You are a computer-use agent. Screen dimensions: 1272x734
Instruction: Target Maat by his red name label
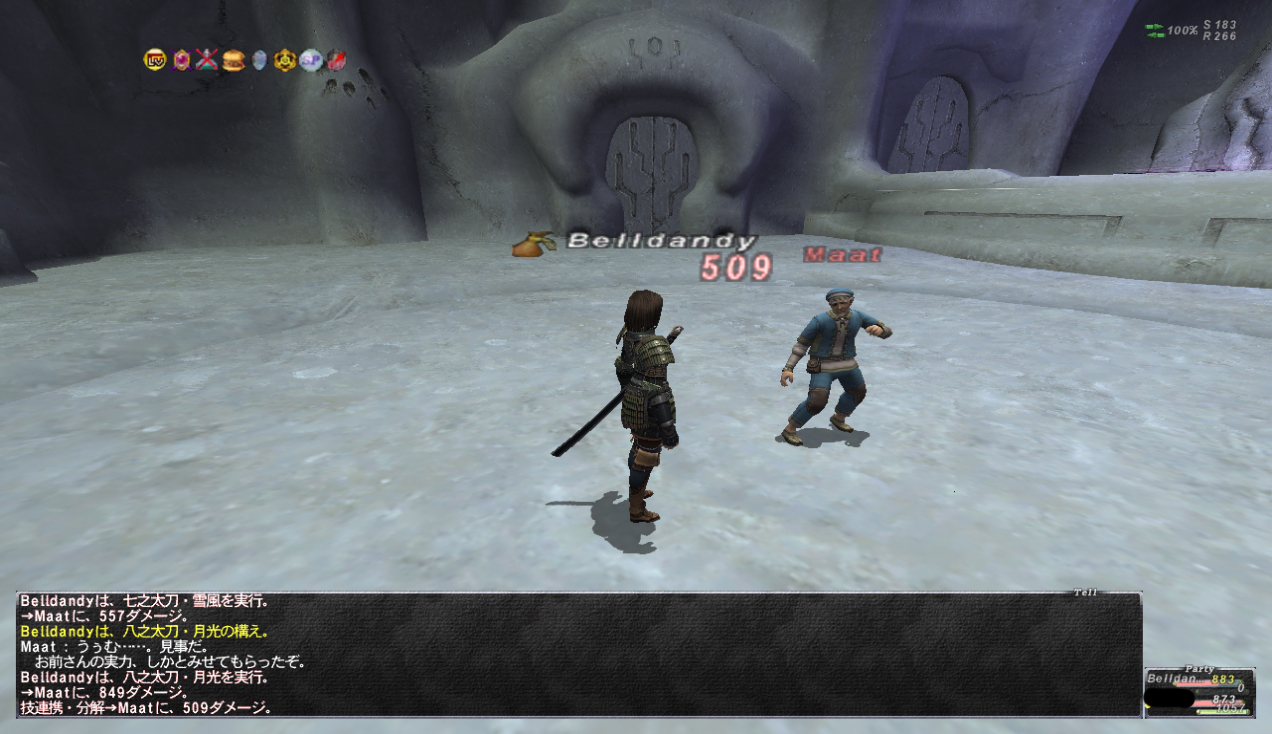843,255
